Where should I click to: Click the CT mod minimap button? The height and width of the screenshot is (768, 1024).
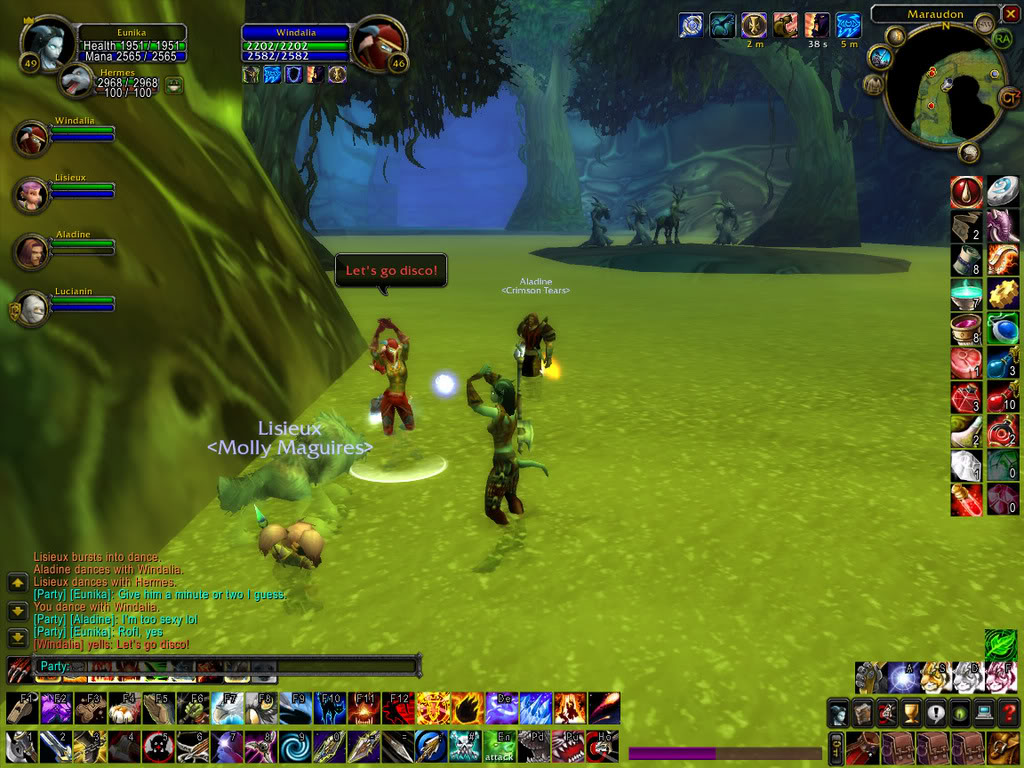click(x=1009, y=96)
